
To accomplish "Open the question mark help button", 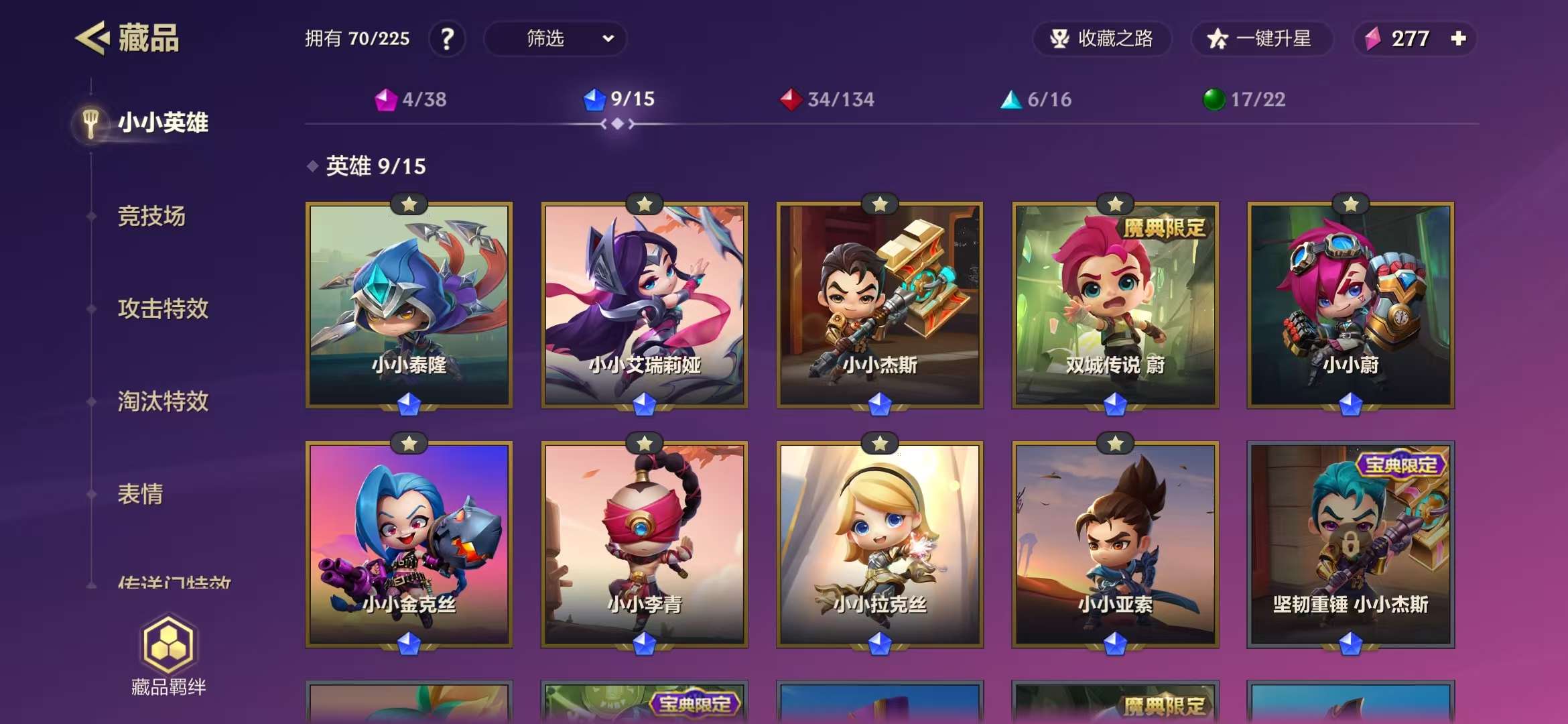I will [447, 39].
